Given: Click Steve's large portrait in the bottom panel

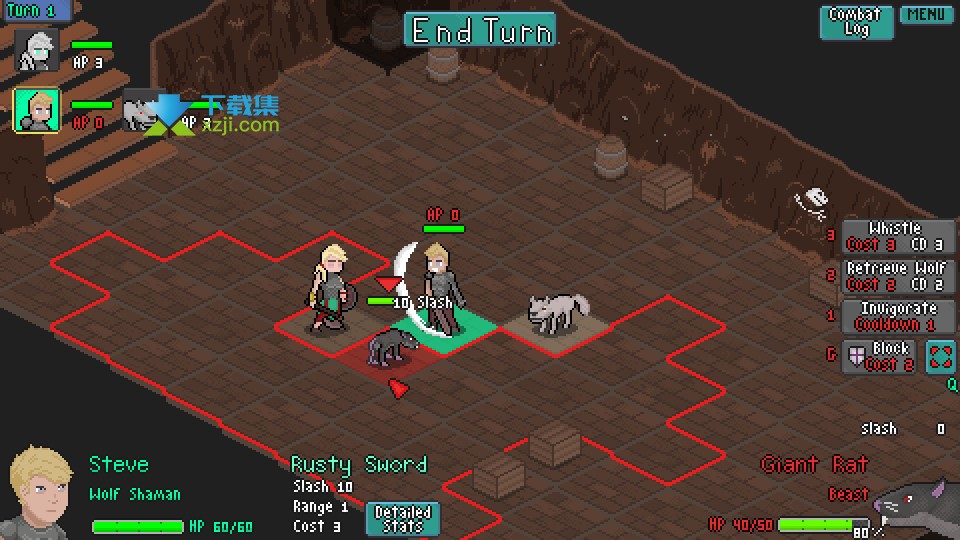Looking at the screenshot, I should (42, 493).
